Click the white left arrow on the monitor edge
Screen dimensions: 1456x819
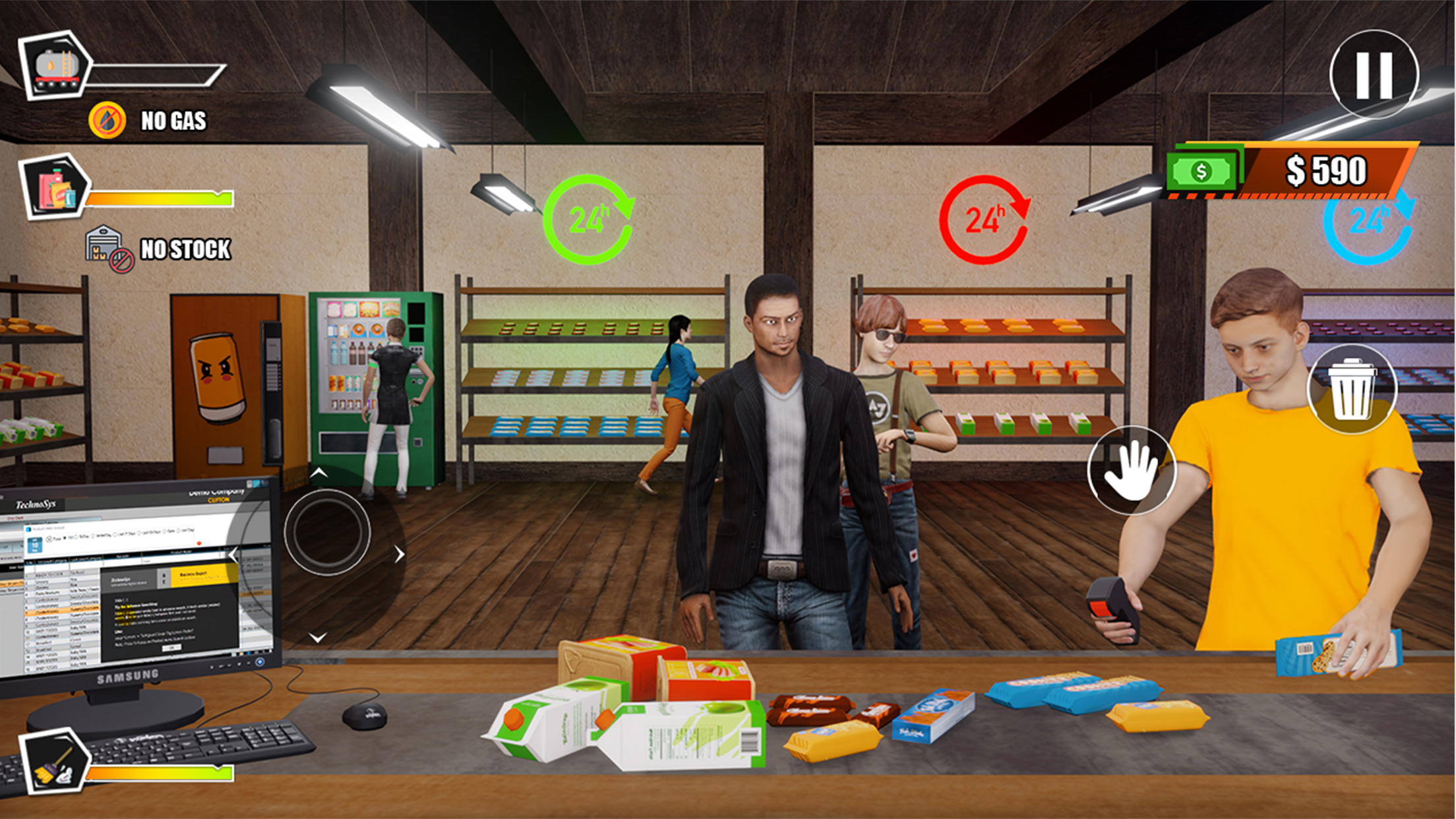tap(233, 555)
